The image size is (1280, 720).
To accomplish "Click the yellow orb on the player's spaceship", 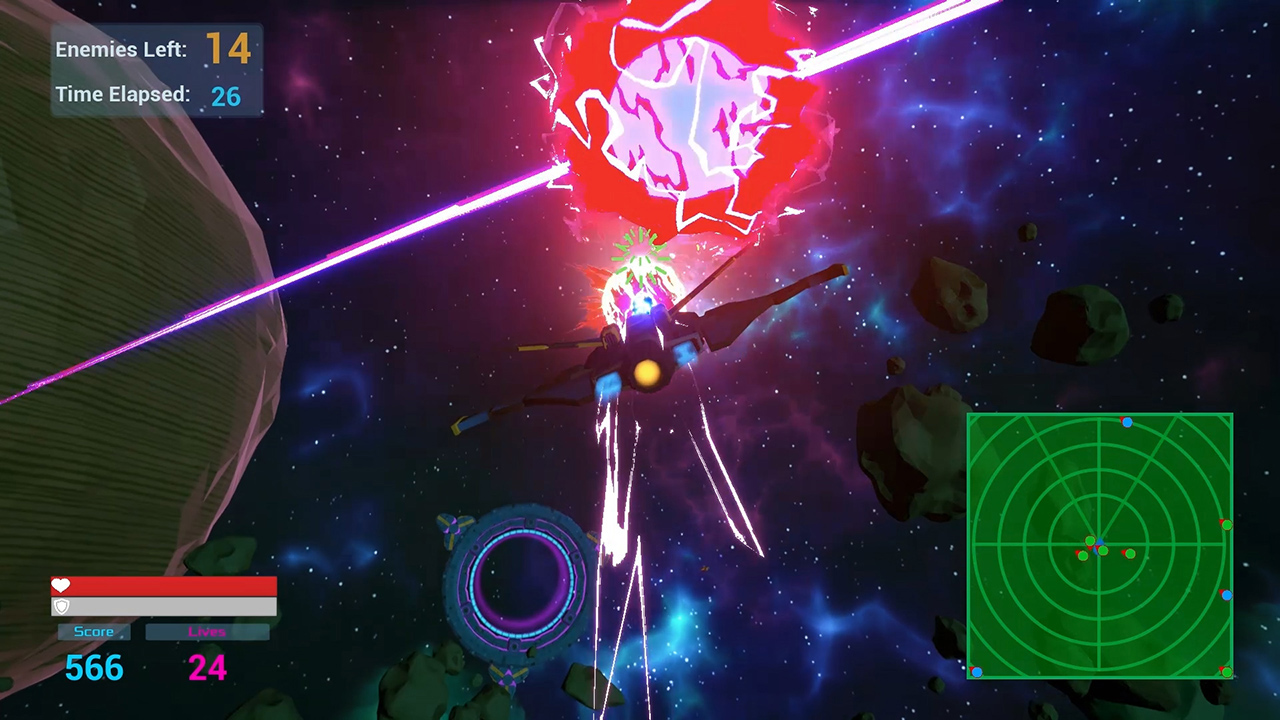I will coord(645,372).
